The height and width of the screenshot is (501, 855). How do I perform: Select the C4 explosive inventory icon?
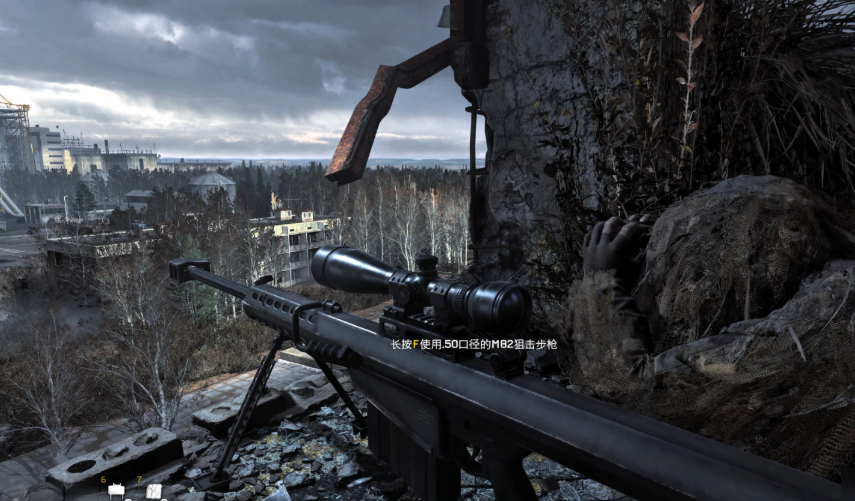coord(153,491)
